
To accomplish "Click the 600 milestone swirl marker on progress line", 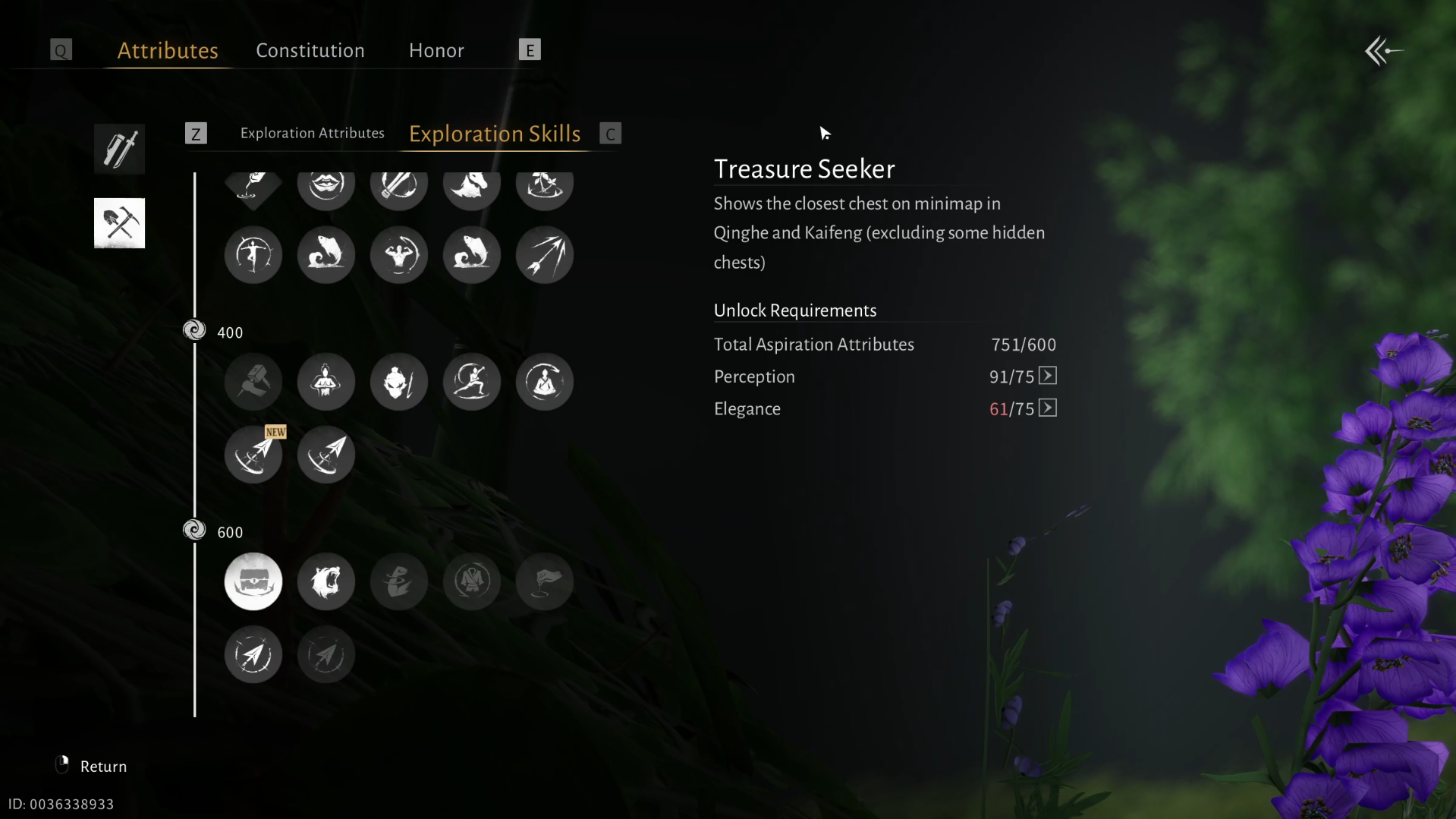I will click(x=193, y=530).
